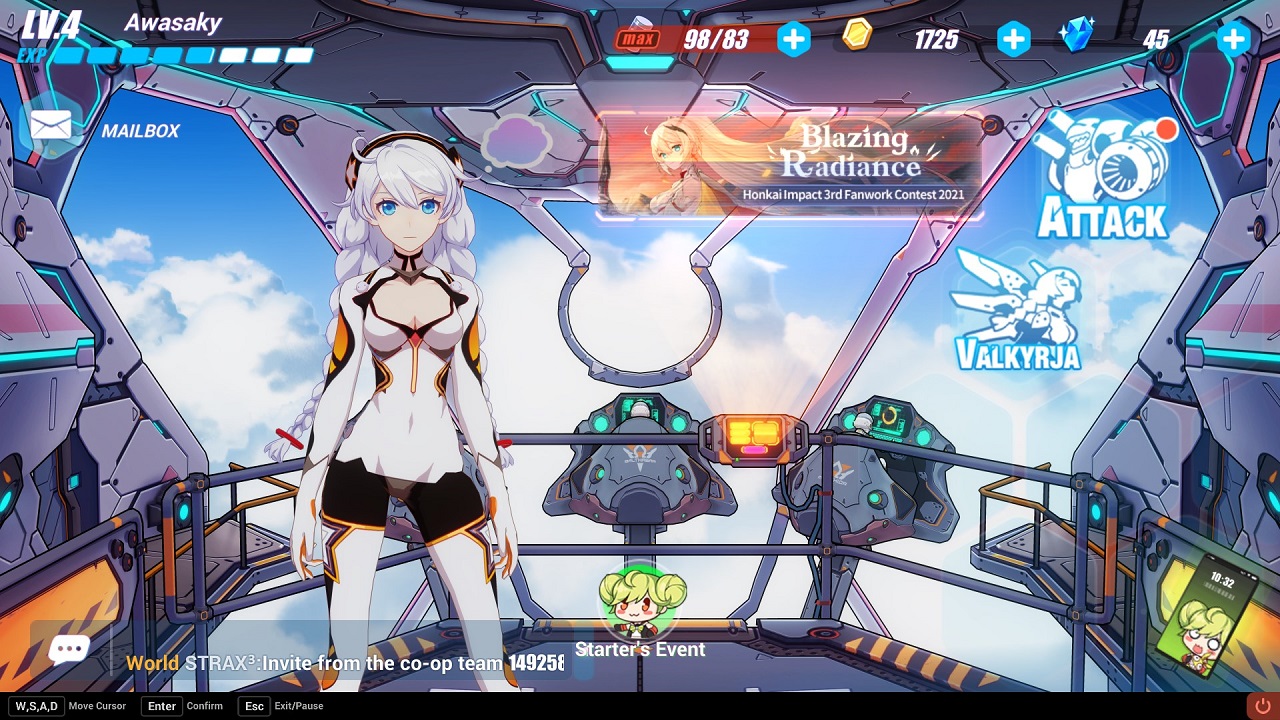
Task: Open the Mailbox envelope icon
Action: point(51,126)
